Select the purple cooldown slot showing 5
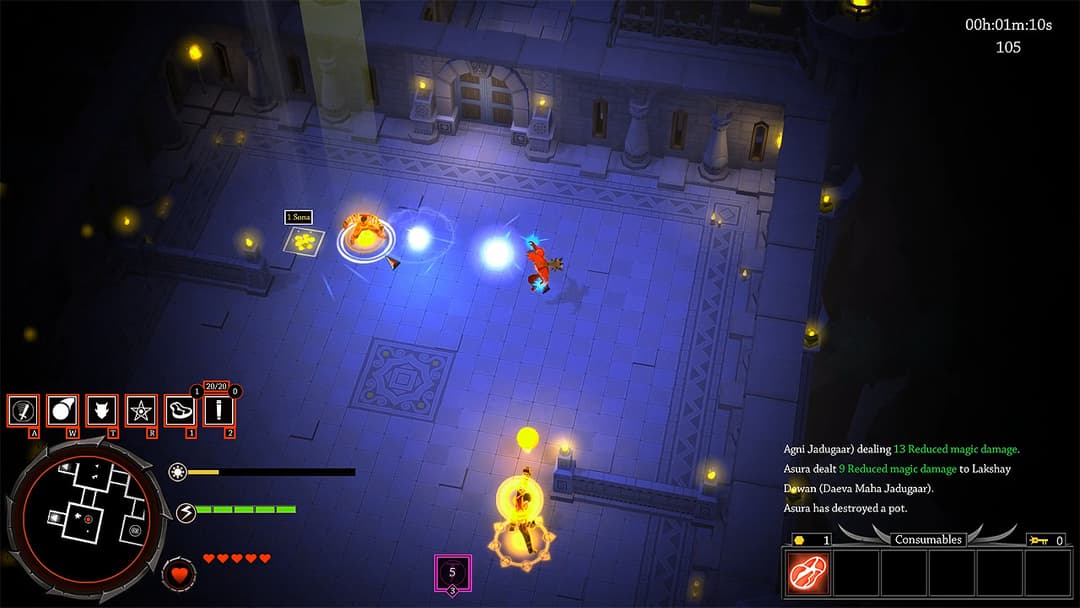 (452, 572)
